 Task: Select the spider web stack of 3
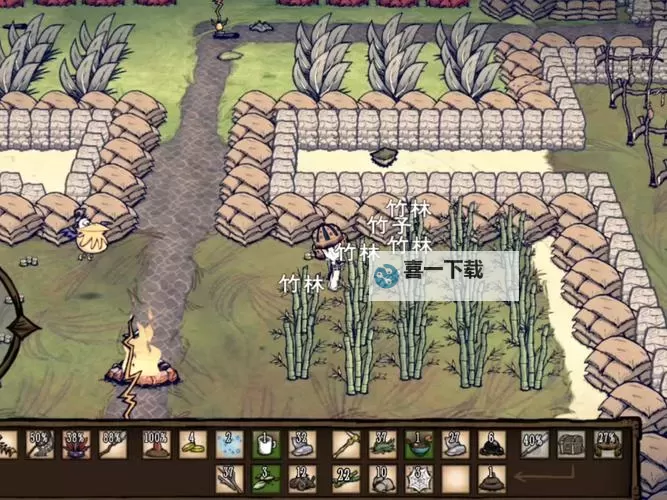[419, 478]
